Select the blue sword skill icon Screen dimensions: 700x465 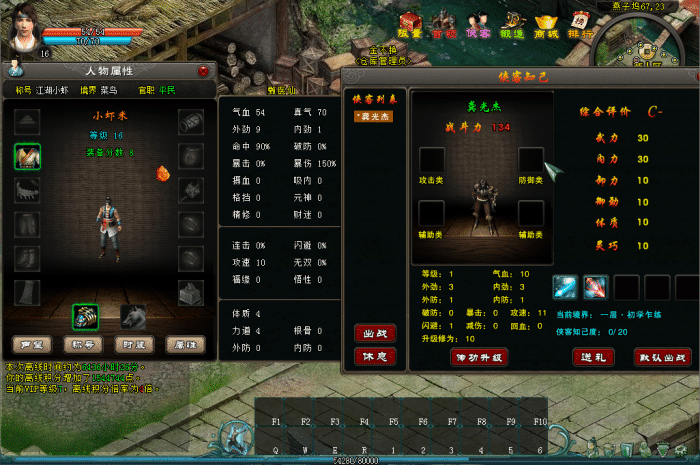tap(566, 288)
